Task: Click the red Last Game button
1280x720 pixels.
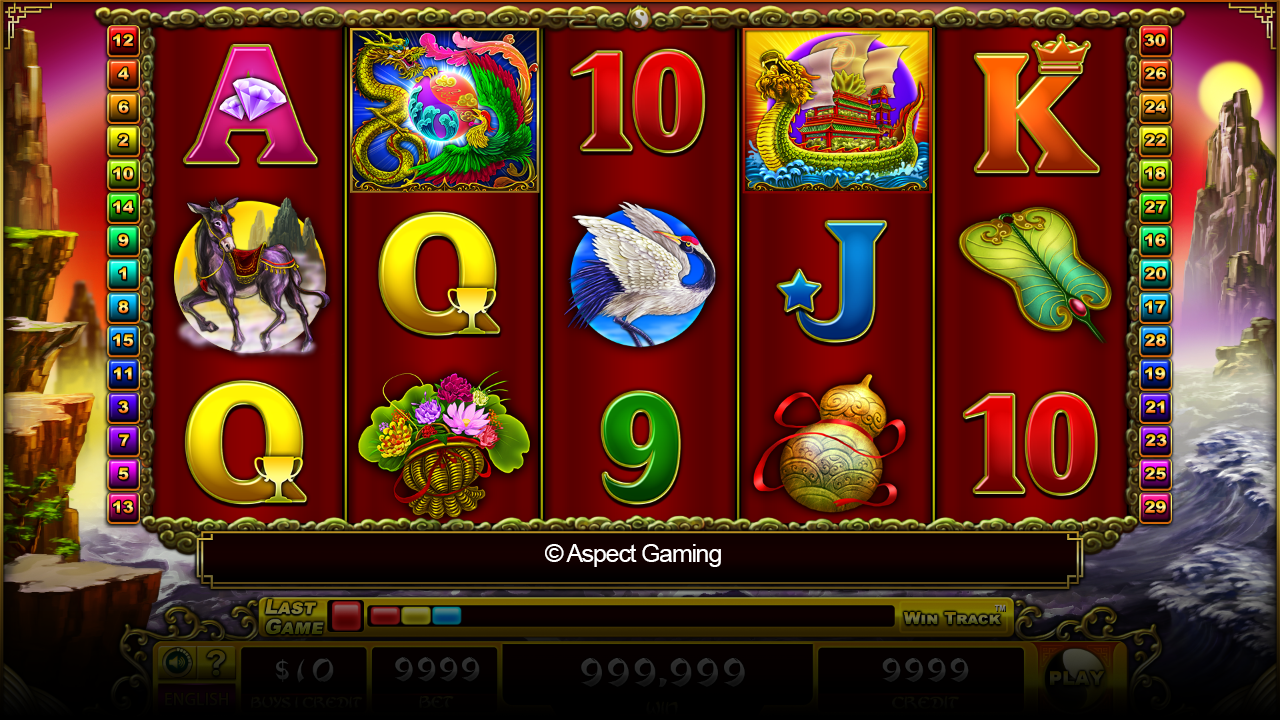Action: 346,616
